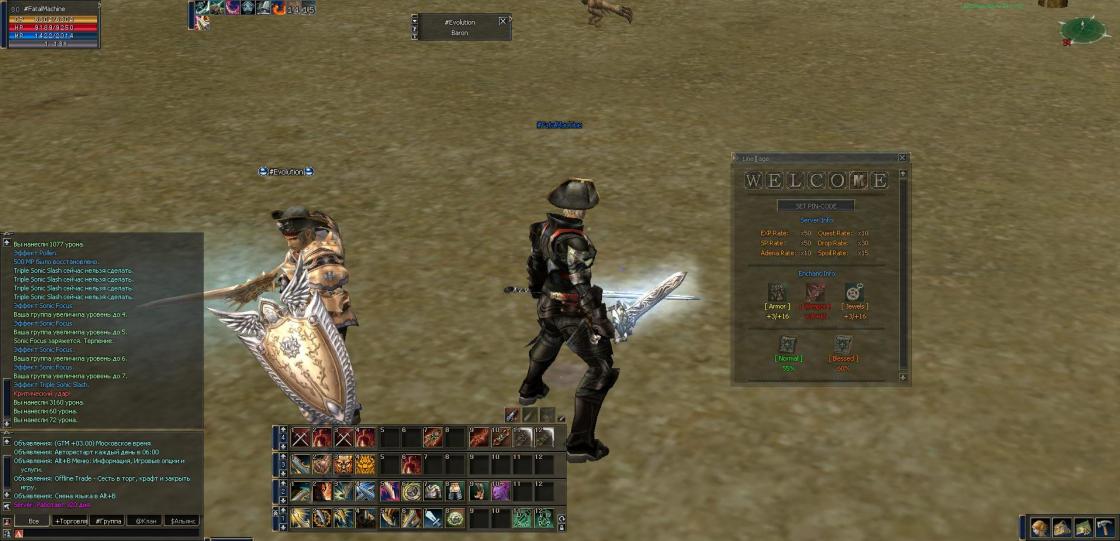Click the helmet icon in the bottom-right menu
This screenshot has width=1120, height=541.
pyautogui.click(x=1041, y=527)
